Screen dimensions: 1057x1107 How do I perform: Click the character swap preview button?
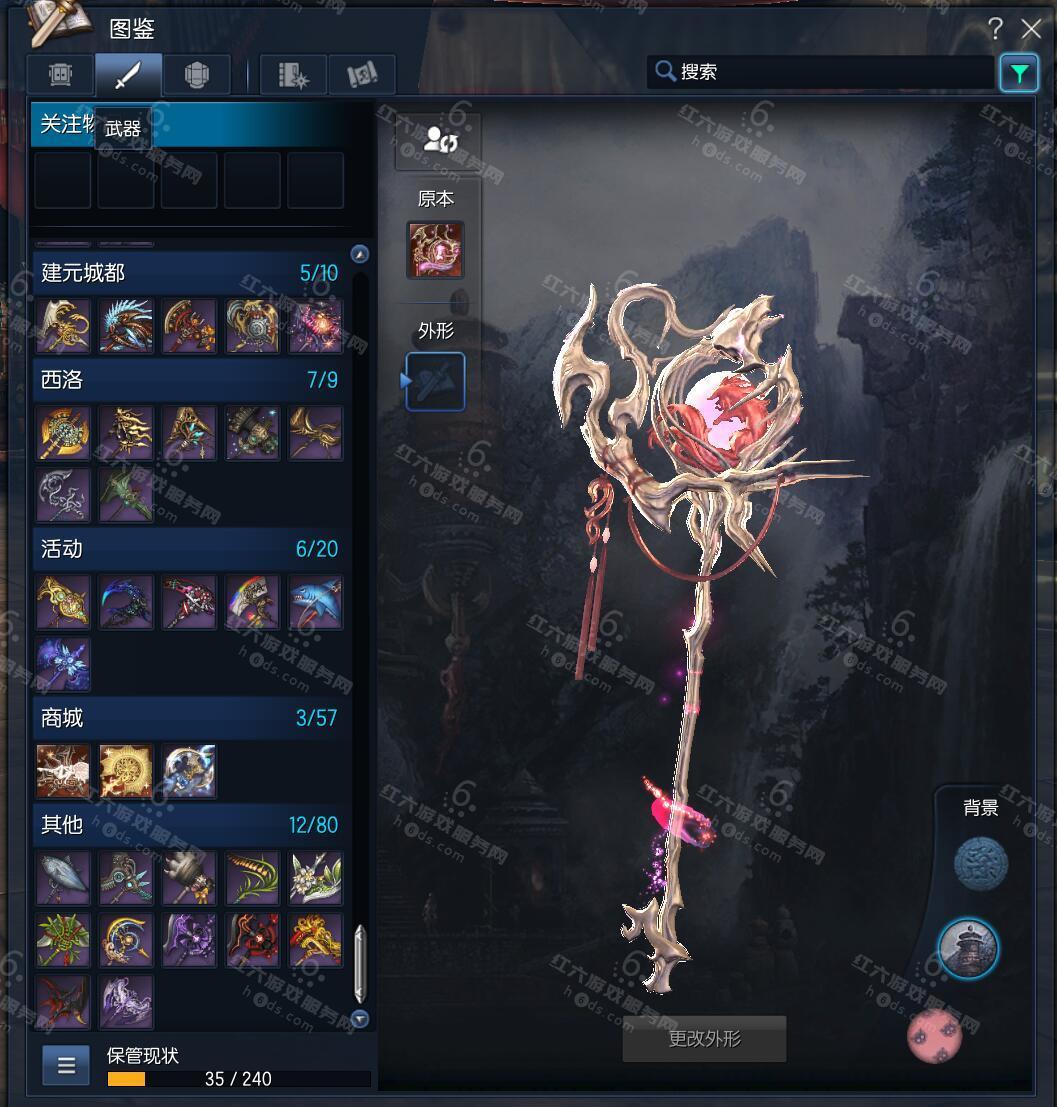[x=438, y=140]
